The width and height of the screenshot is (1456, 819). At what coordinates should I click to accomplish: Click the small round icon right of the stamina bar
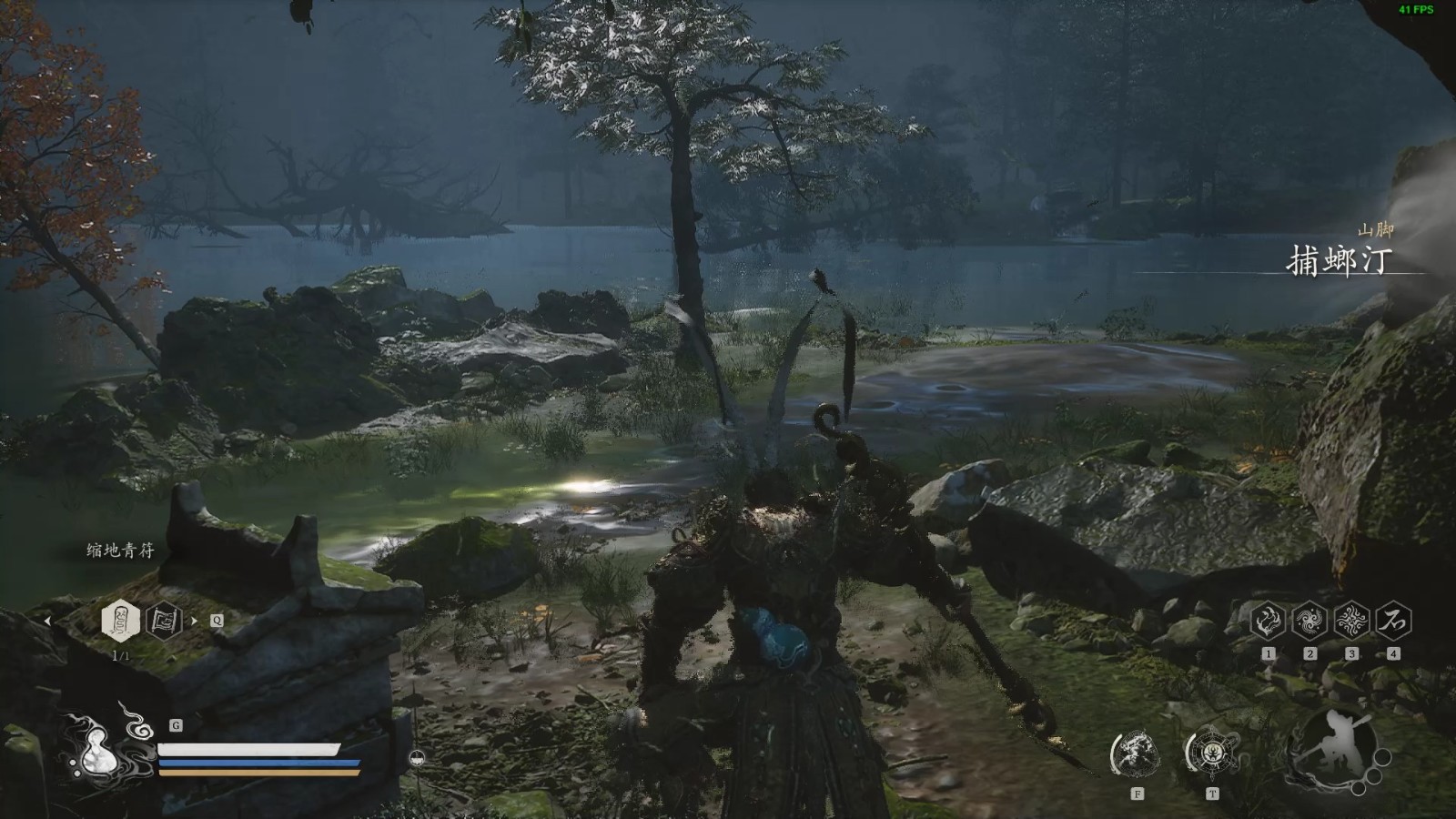click(416, 756)
